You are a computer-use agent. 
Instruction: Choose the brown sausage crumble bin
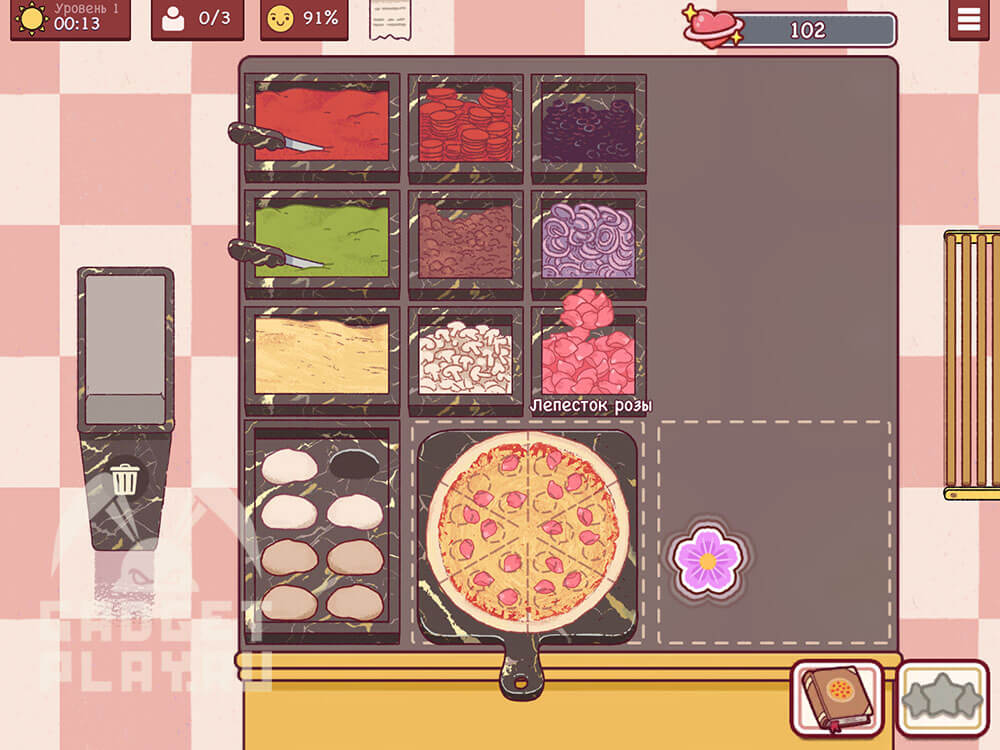point(465,240)
